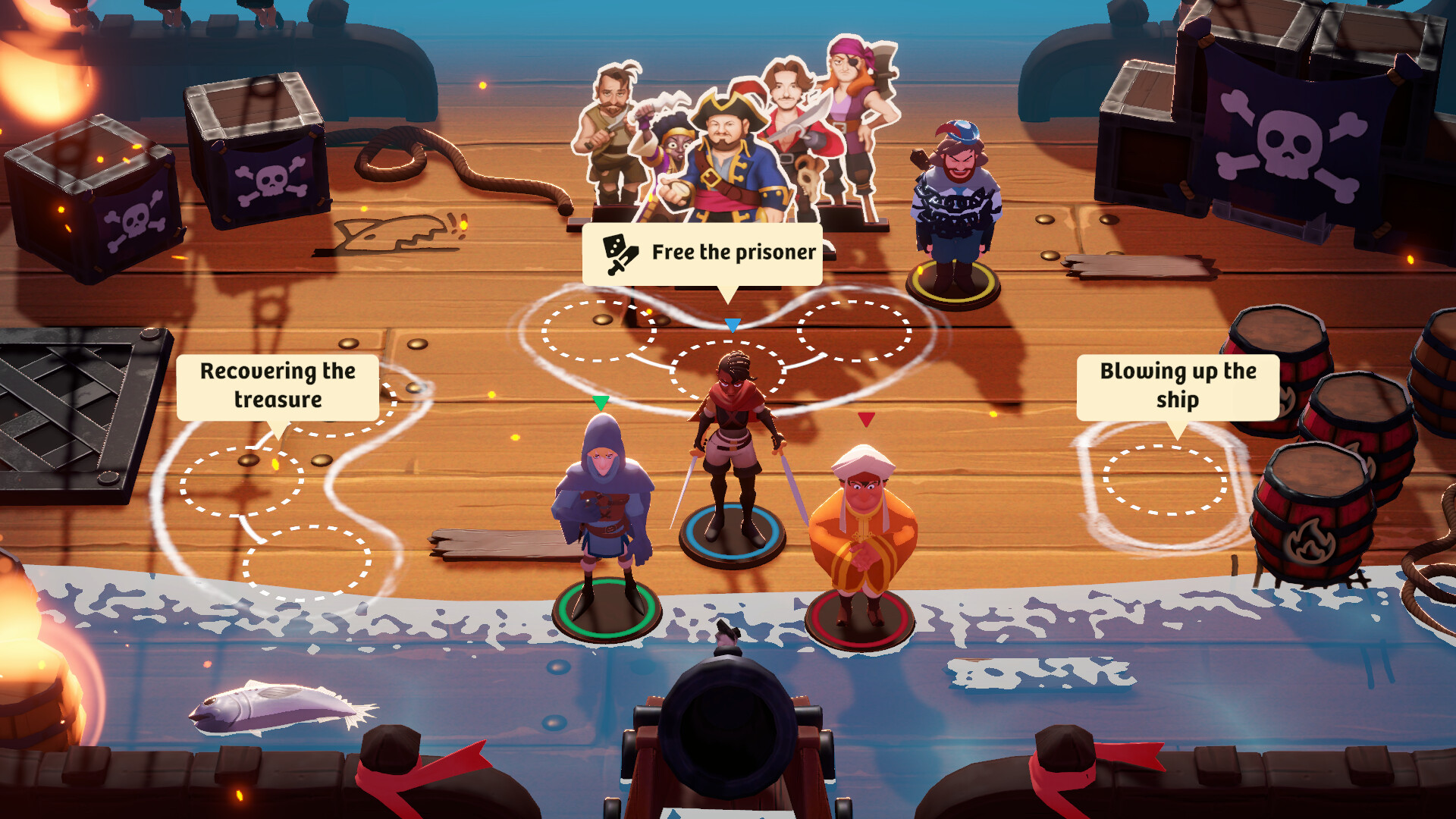Select the Blowing up the ship banner
This screenshot has height=819, width=1456.
[x=1178, y=385]
